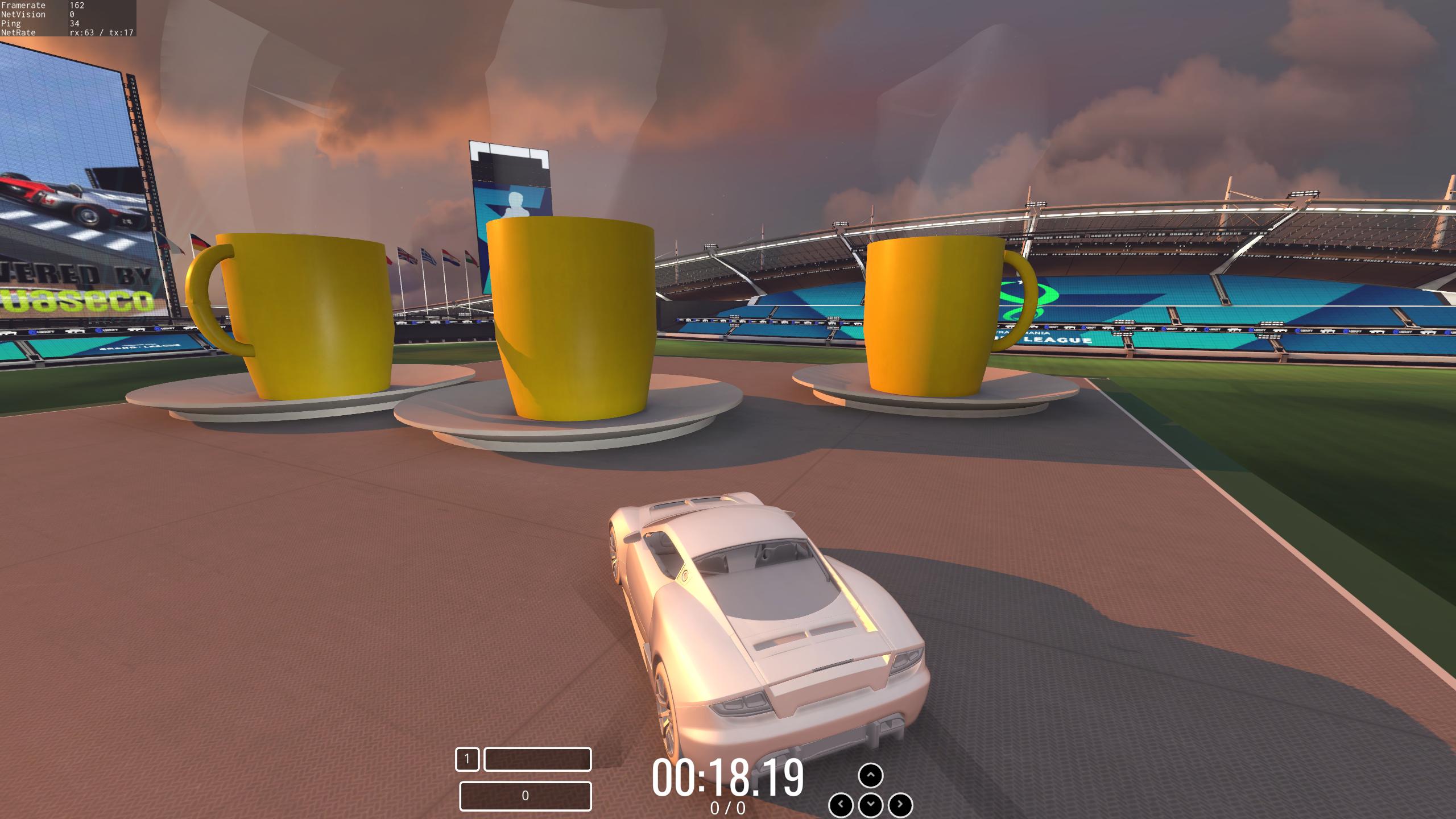Screen dimensions: 1456x819
Task: Click the up arrow input indicator
Action: 870,775
